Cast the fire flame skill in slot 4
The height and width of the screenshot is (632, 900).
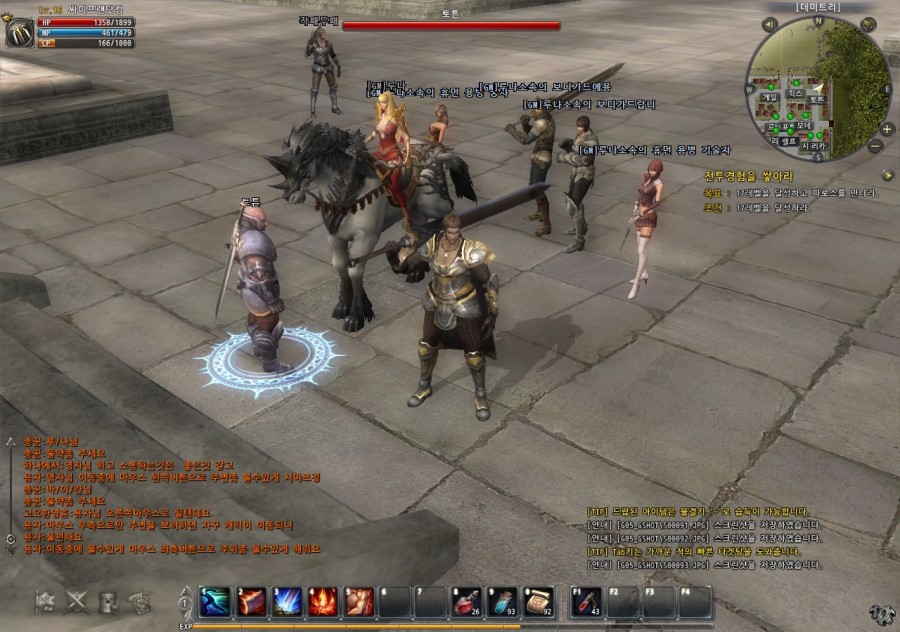tap(323, 601)
